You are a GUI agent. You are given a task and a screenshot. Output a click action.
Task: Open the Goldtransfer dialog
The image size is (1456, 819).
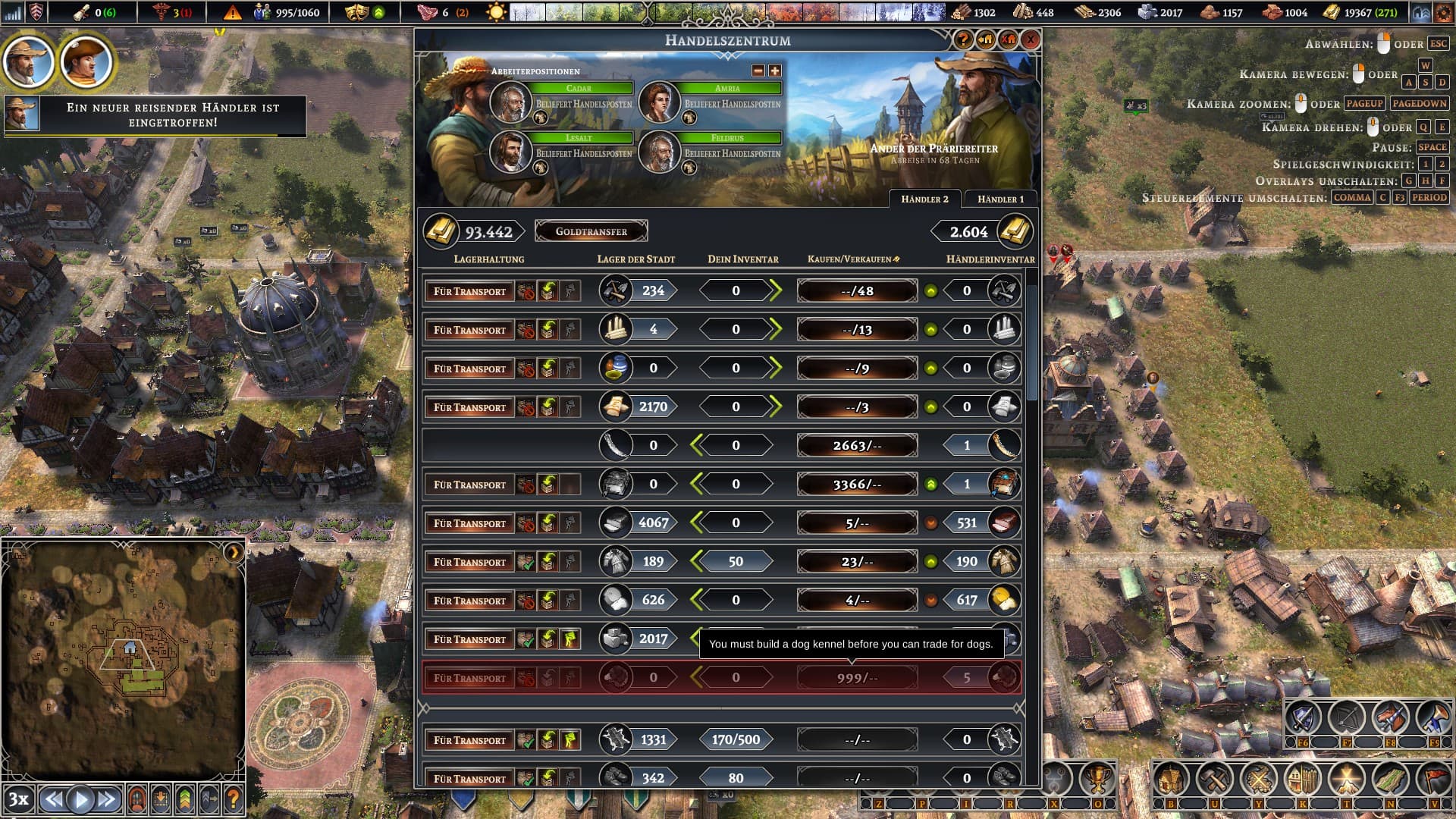point(591,231)
